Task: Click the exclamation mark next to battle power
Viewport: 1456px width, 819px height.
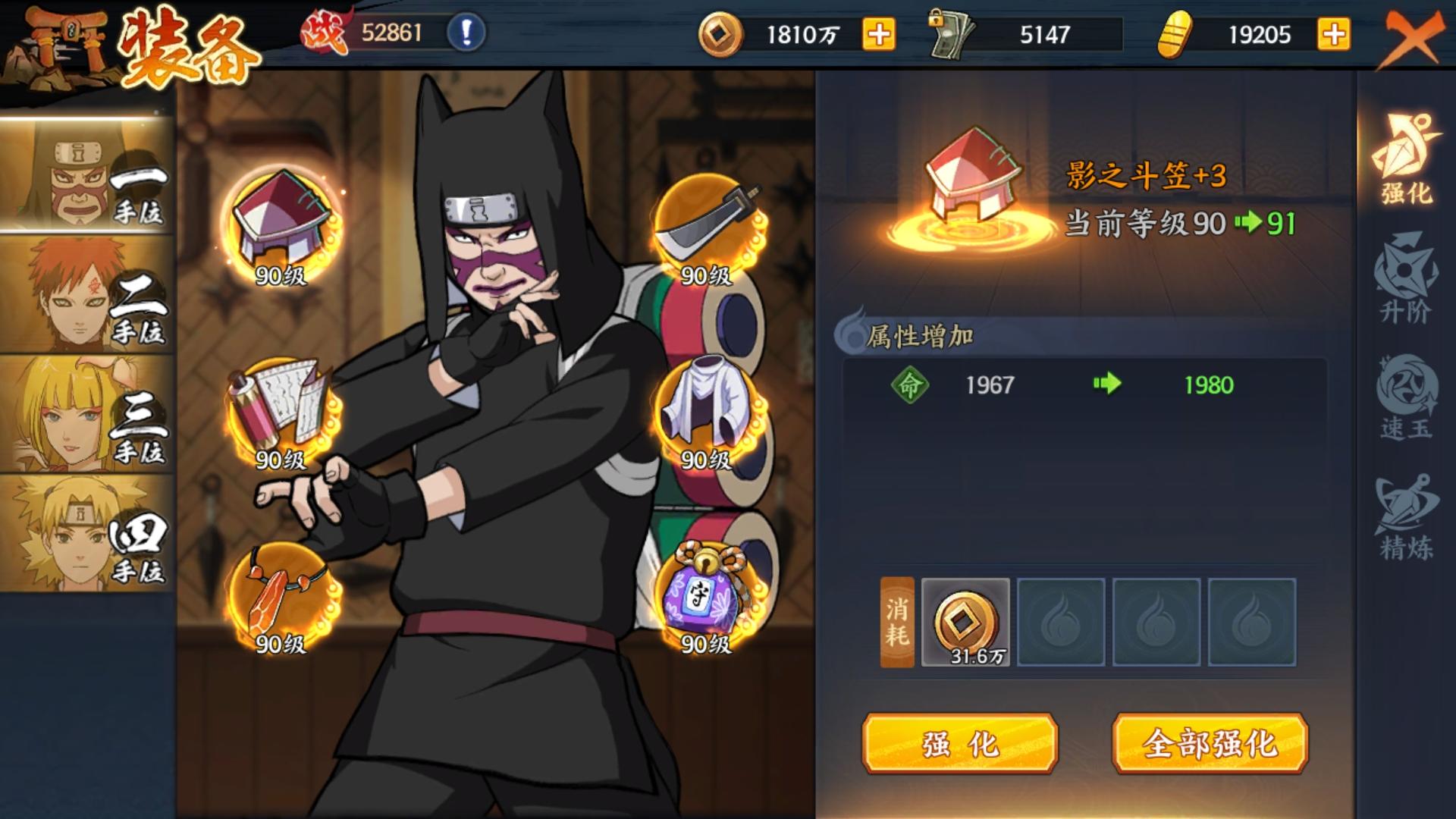Action: [x=465, y=32]
